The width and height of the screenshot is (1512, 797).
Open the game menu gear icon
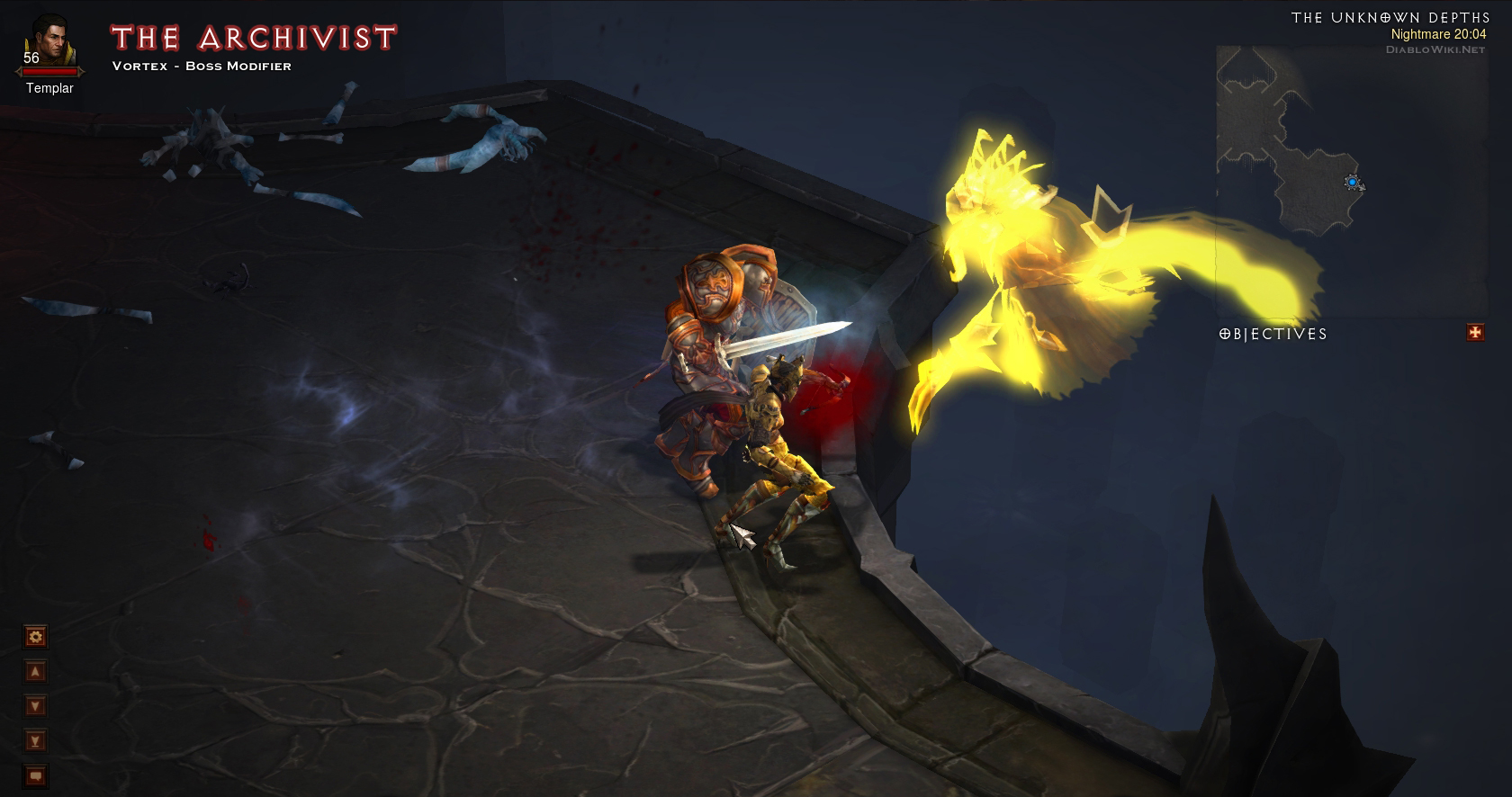point(33,637)
